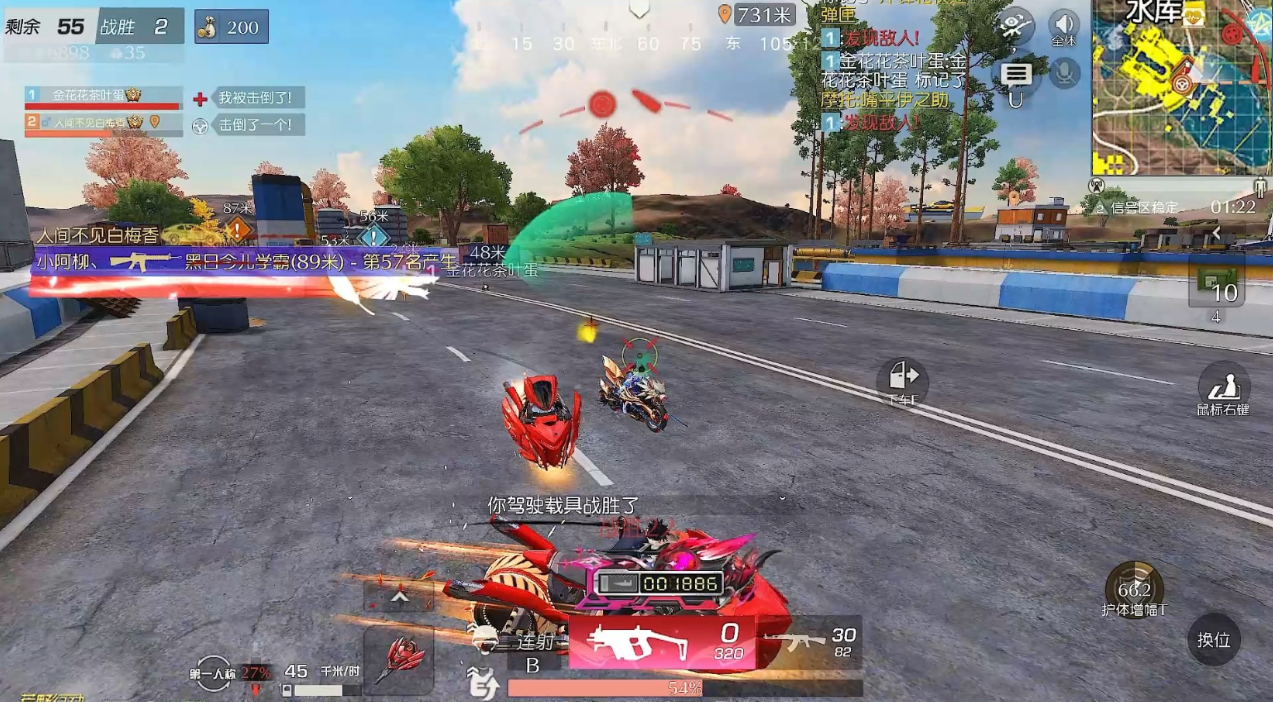Switch to the secondary rifle weapon slot

(x=817, y=641)
